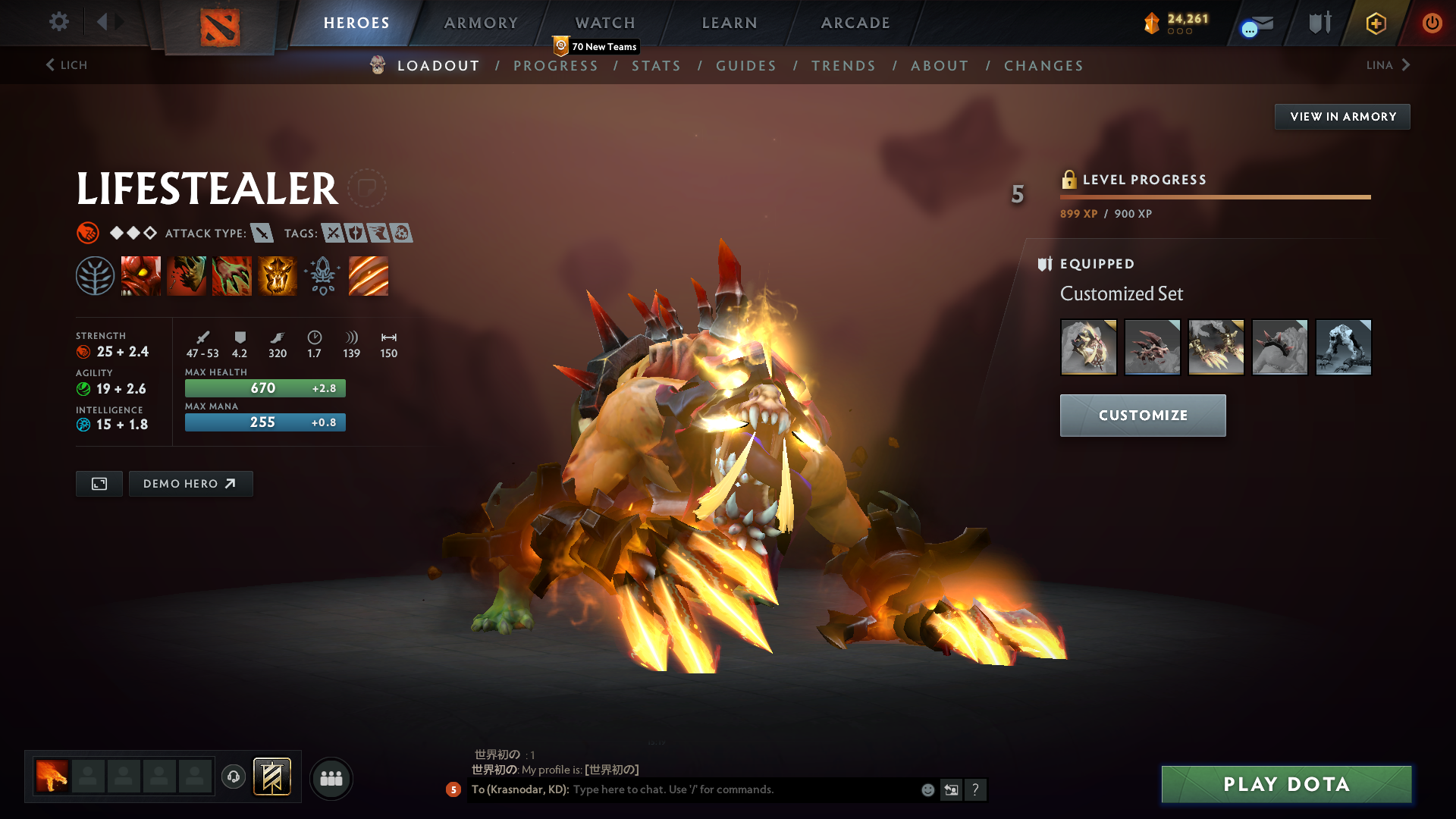
Task: Click the voice chat headset icon
Action: coord(233,777)
